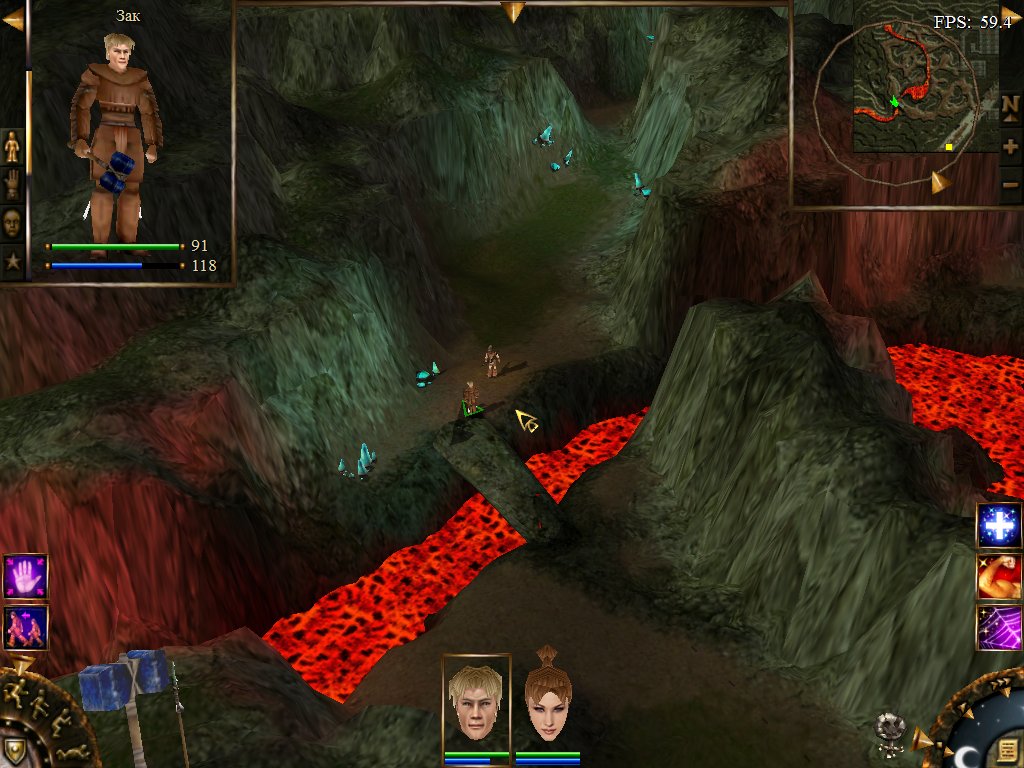Activate the flexing arm strength spell
This screenshot has width=1024, height=768.
point(999,577)
